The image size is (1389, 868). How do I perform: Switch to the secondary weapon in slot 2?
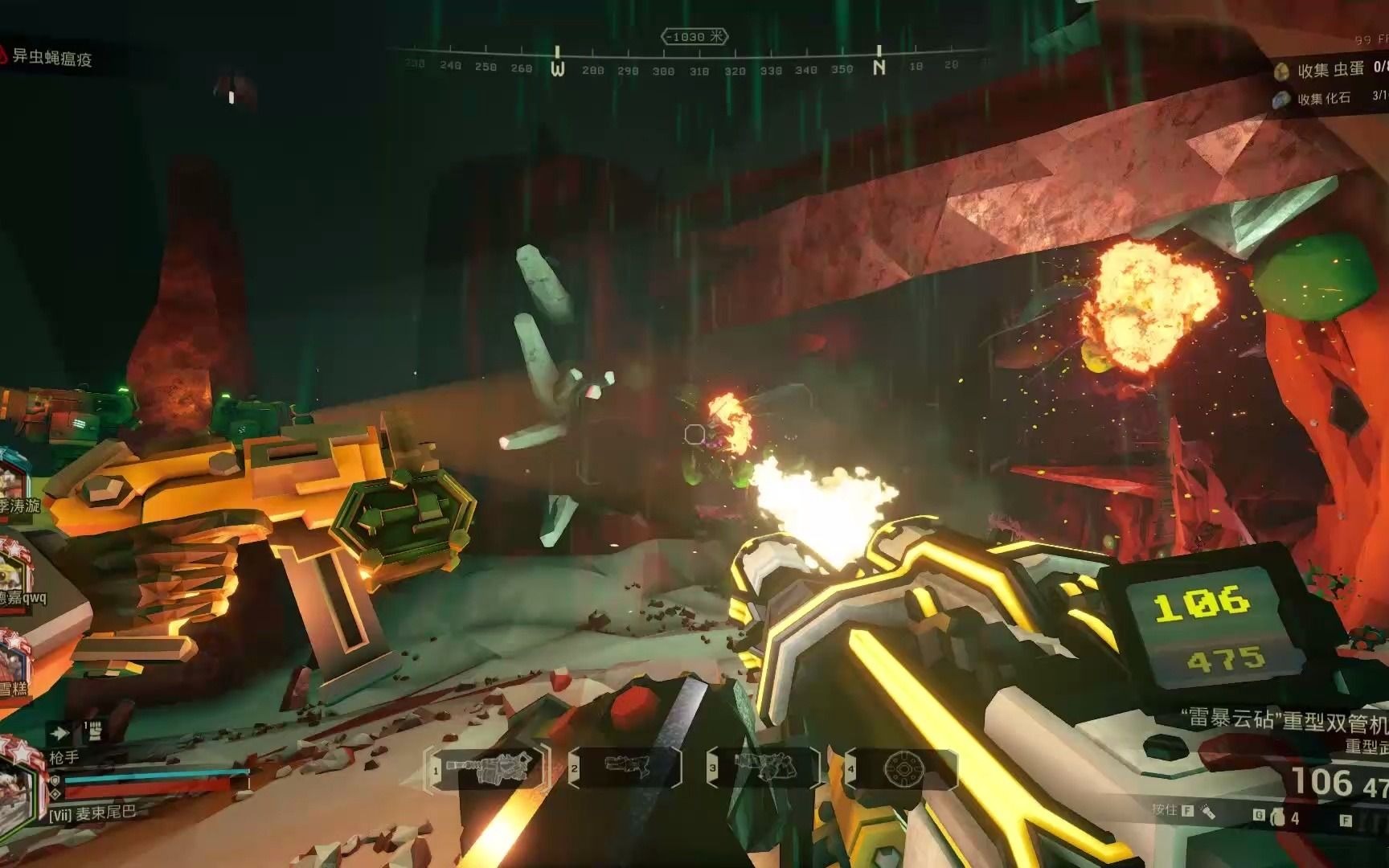(x=626, y=769)
